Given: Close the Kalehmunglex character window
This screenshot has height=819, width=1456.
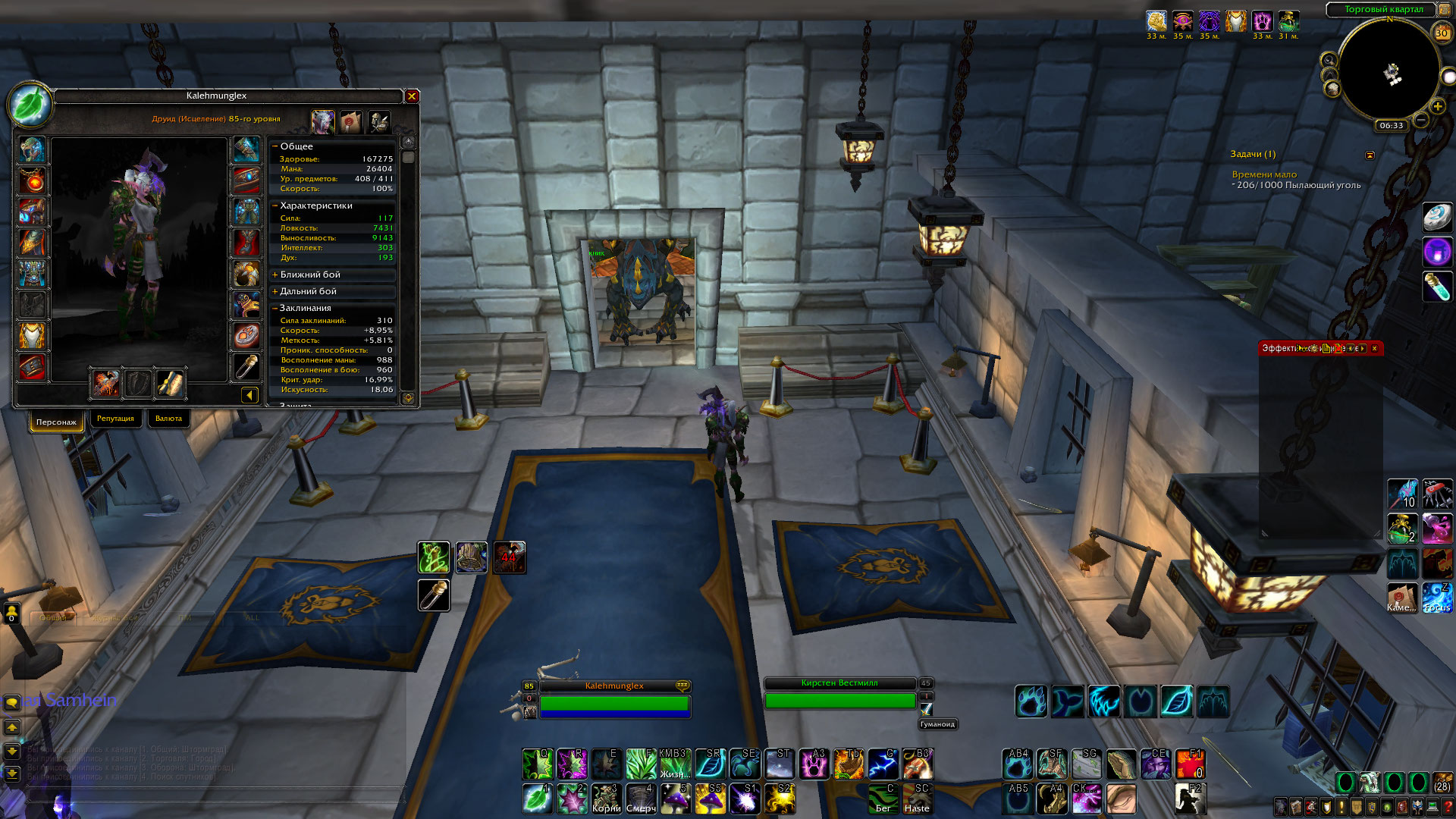Looking at the screenshot, I should (x=412, y=96).
